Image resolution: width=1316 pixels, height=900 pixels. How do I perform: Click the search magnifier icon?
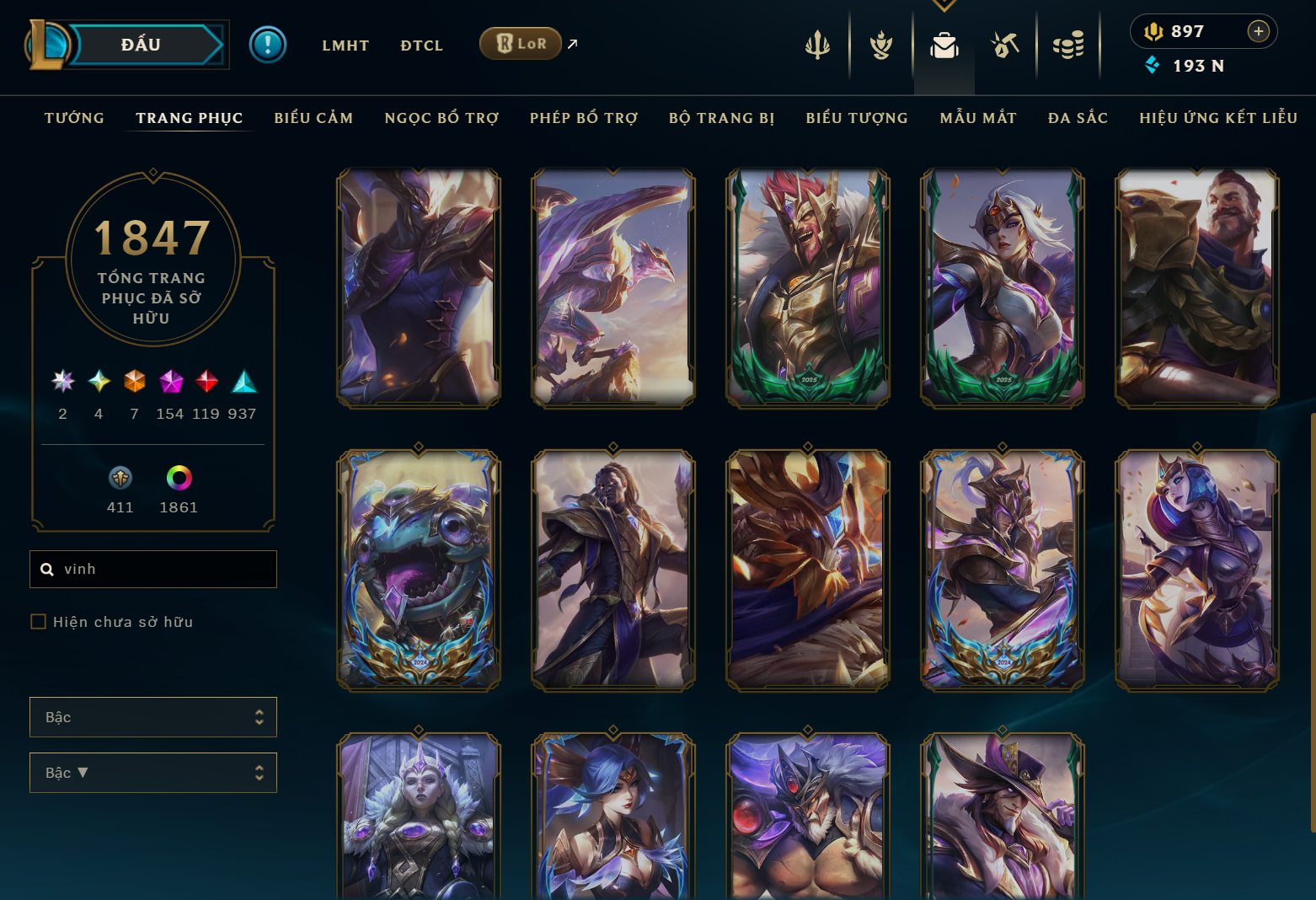point(47,569)
